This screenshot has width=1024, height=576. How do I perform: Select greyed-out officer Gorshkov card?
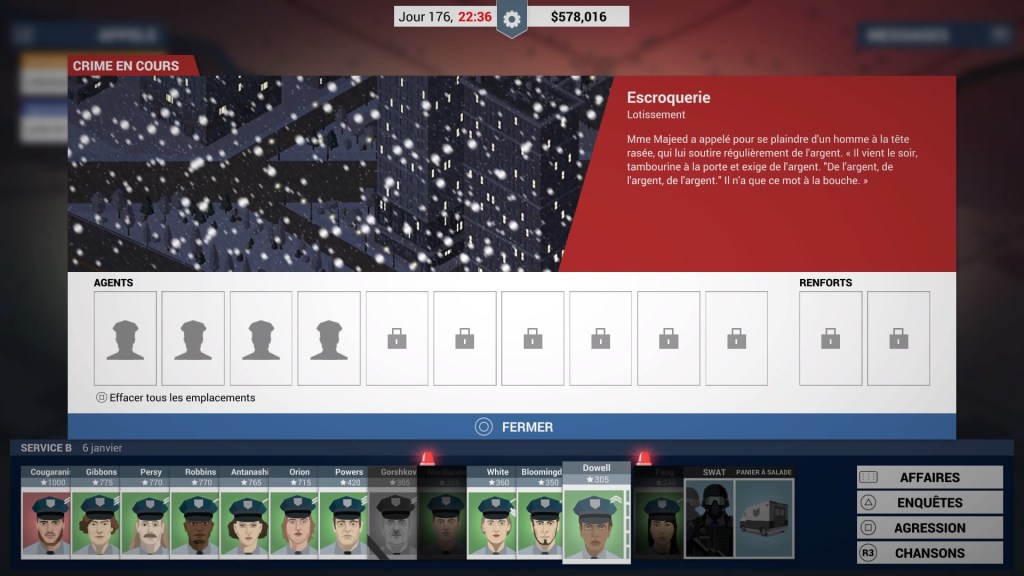(x=394, y=511)
